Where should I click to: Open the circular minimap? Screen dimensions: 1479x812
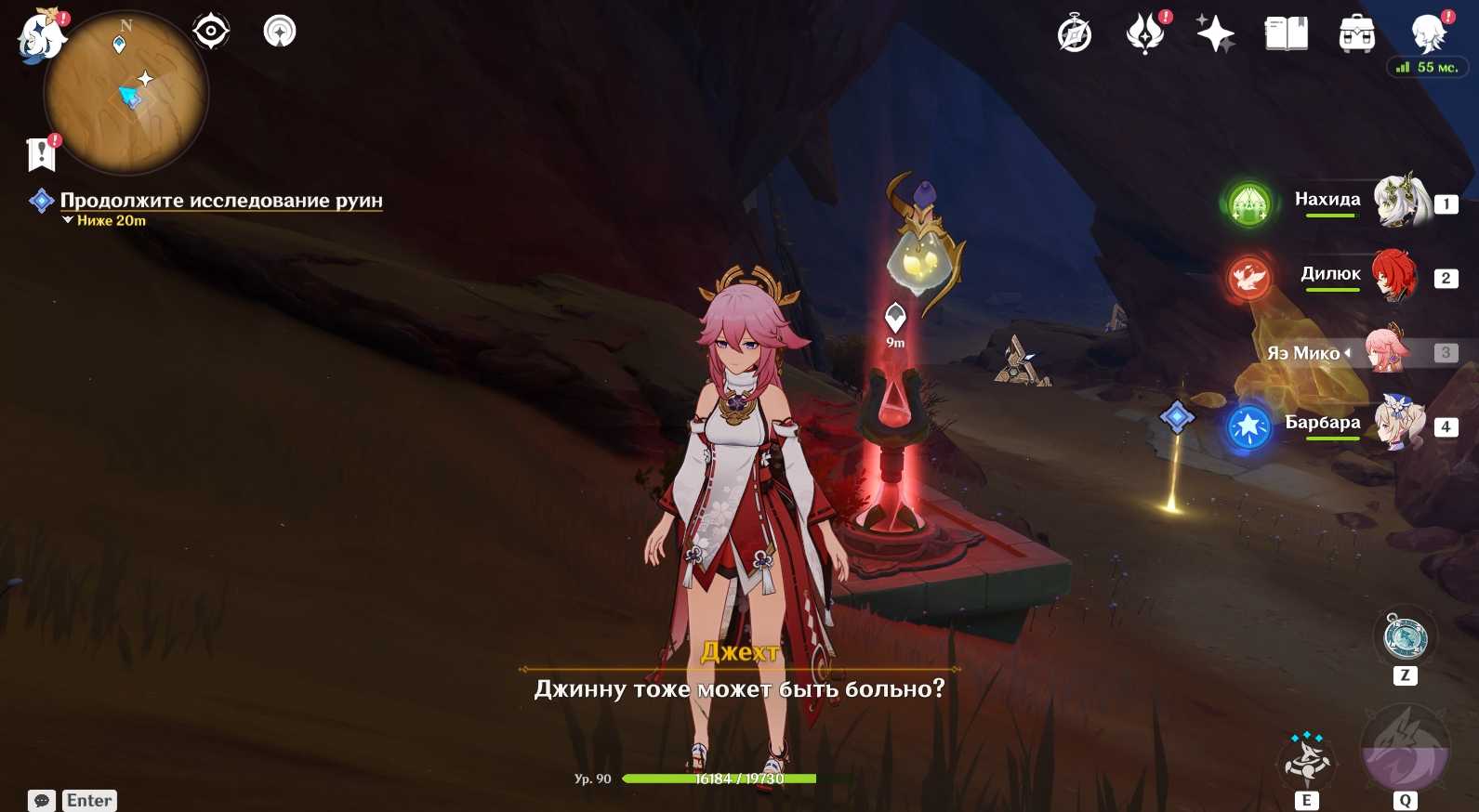[x=126, y=93]
